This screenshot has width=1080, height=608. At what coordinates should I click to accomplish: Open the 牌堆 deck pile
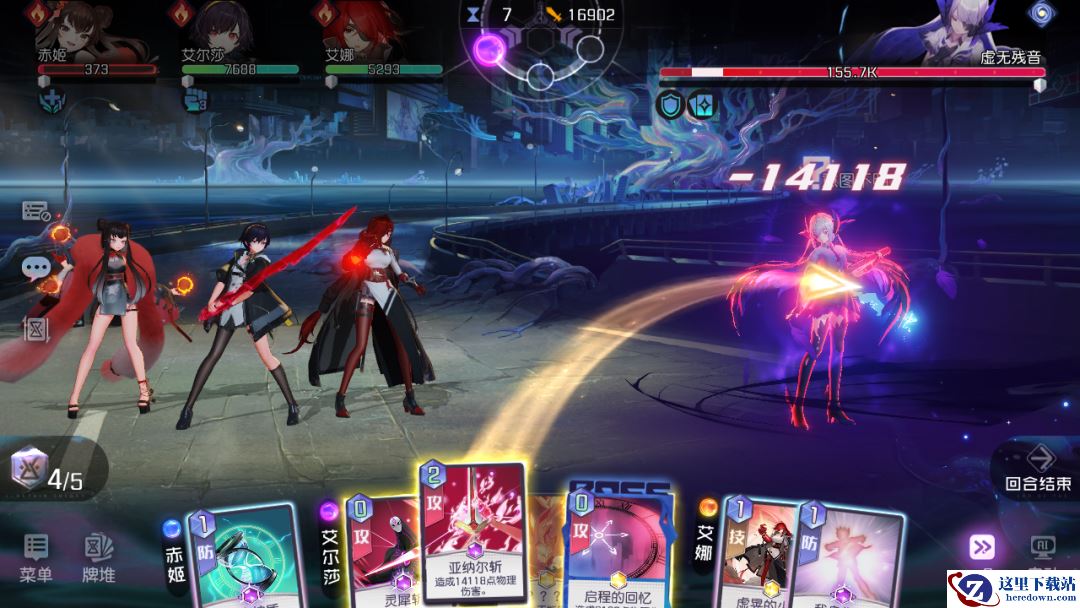98,558
